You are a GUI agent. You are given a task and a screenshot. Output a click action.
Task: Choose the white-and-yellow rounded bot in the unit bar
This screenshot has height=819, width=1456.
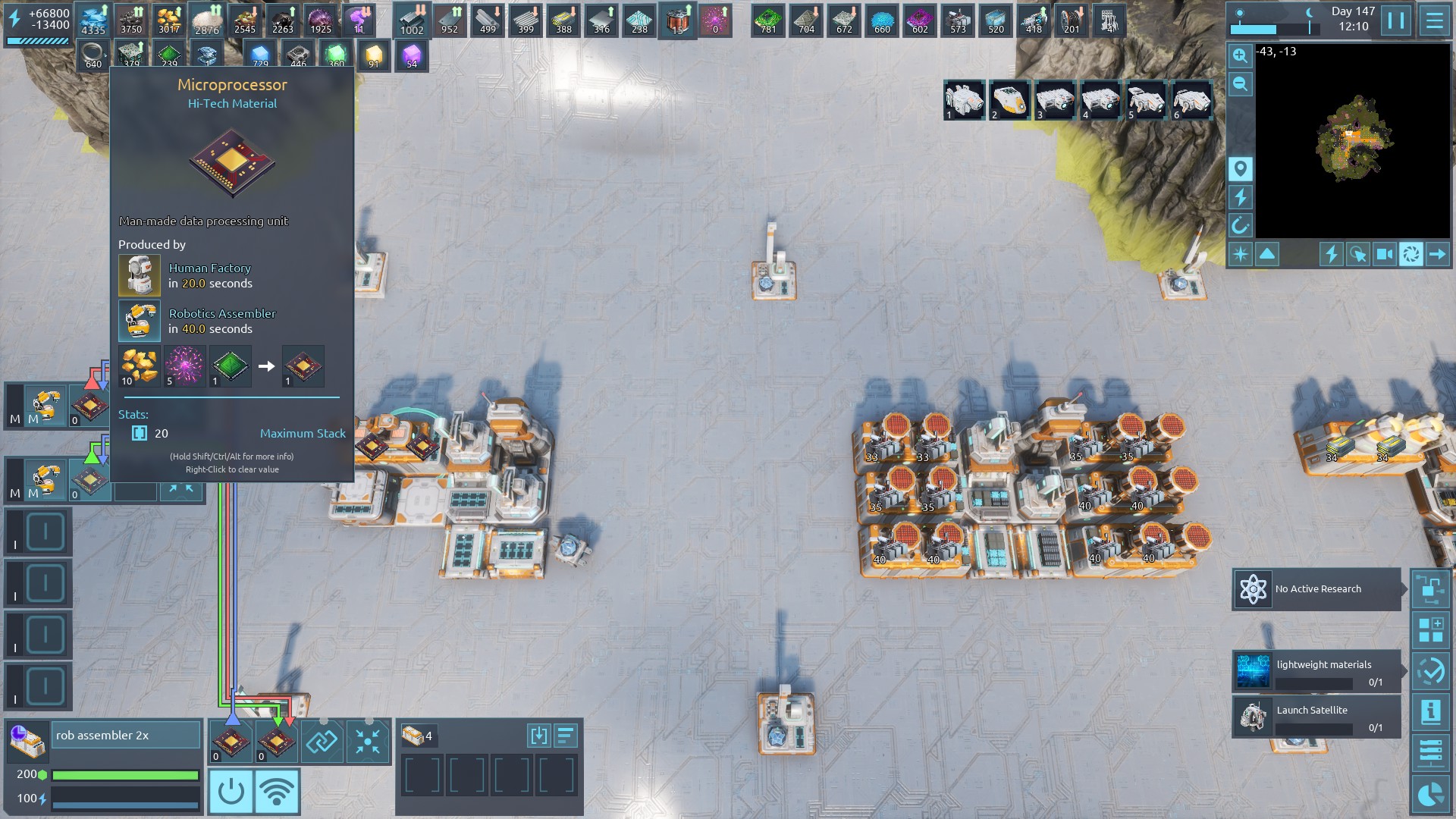1009,100
